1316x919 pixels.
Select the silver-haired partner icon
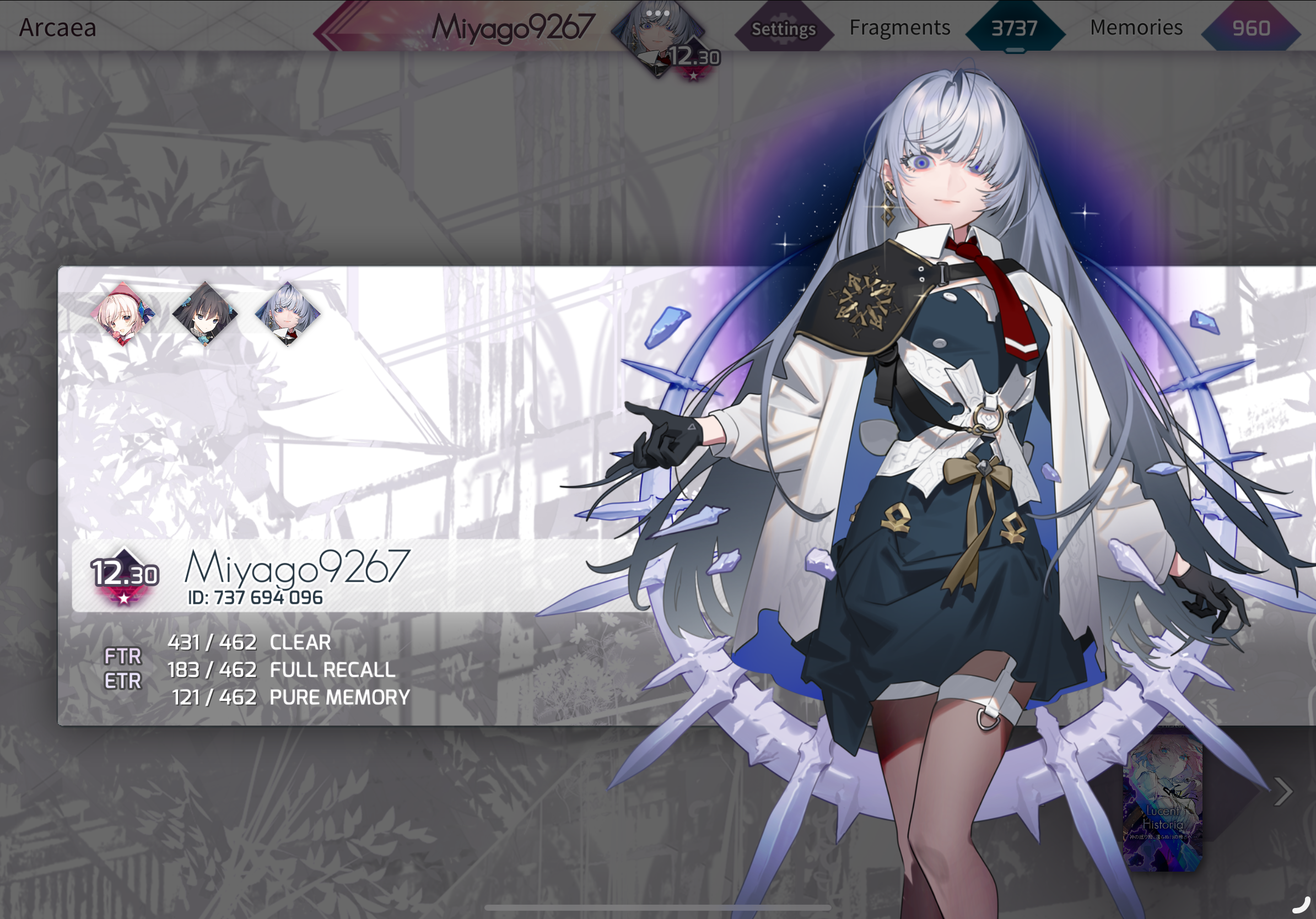point(287,314)
